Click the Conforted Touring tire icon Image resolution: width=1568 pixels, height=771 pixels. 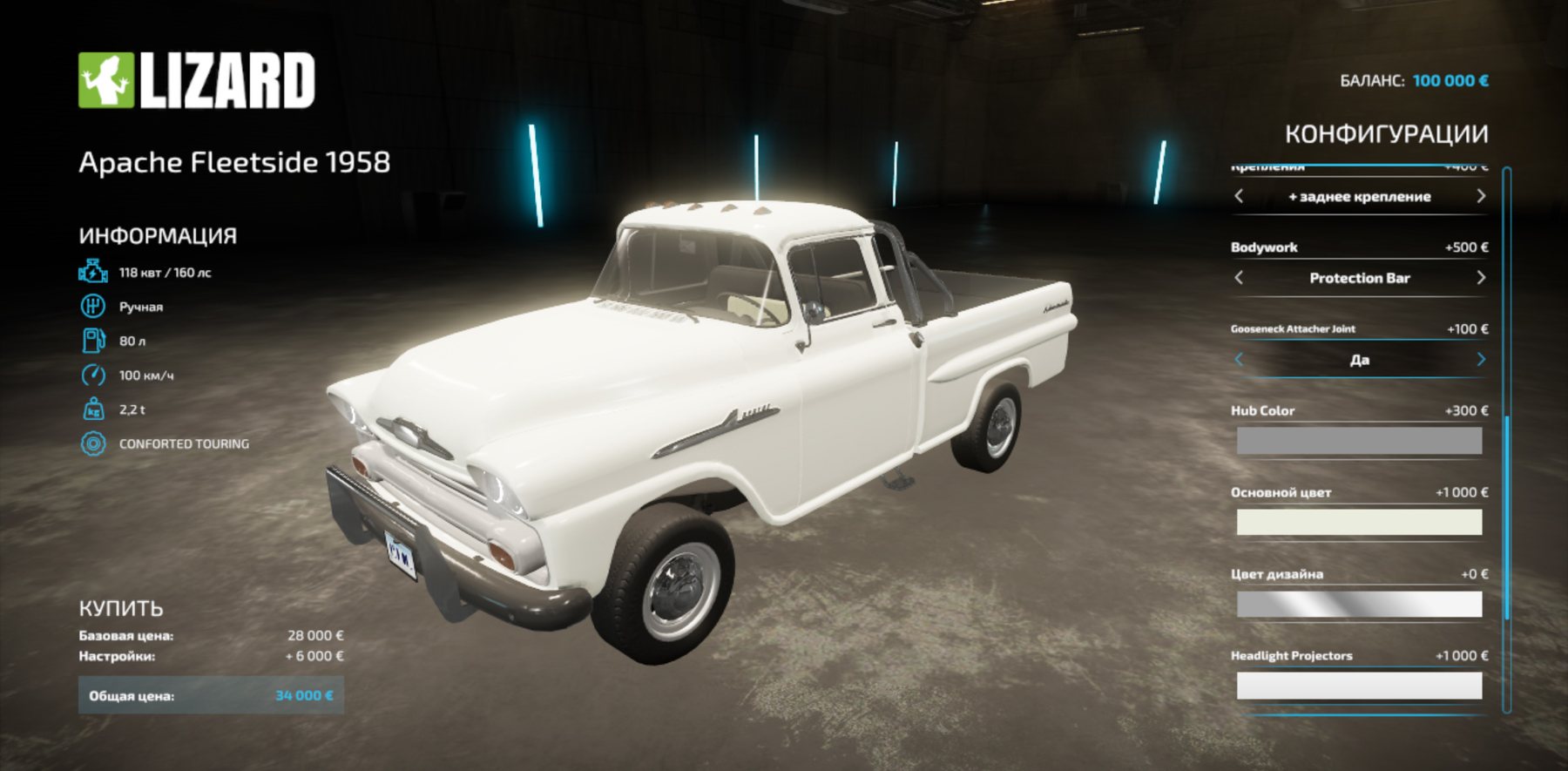[x=92, y=443]
